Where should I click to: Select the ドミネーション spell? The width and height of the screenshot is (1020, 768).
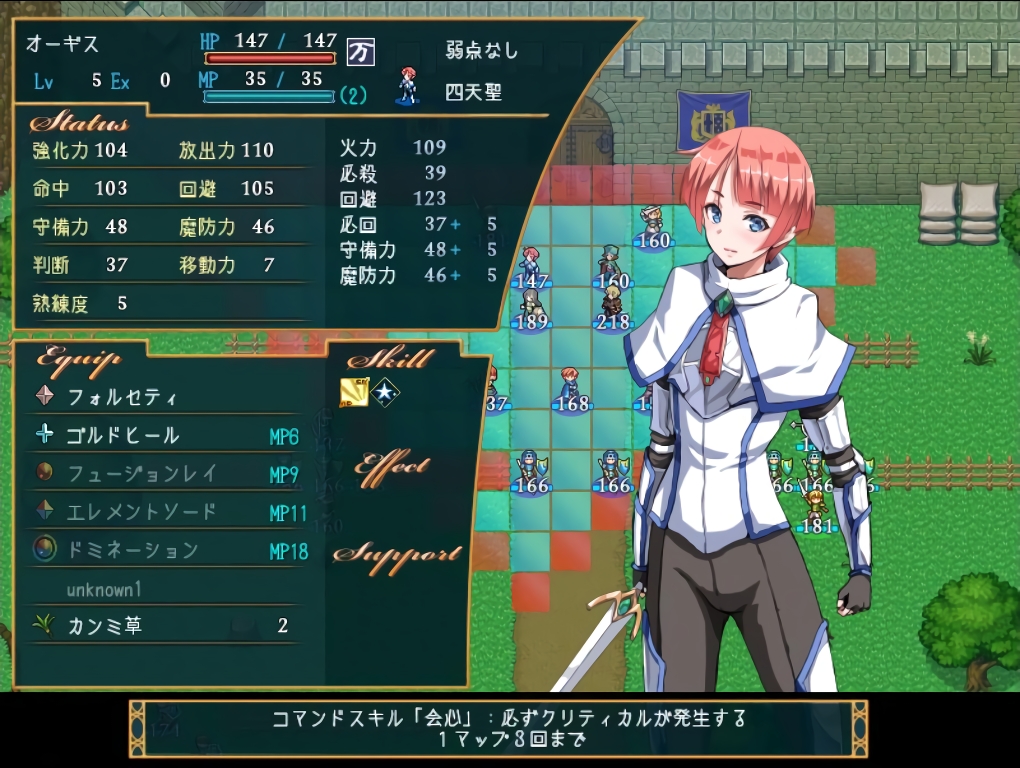pyautogui.click(x=133, y=550)
